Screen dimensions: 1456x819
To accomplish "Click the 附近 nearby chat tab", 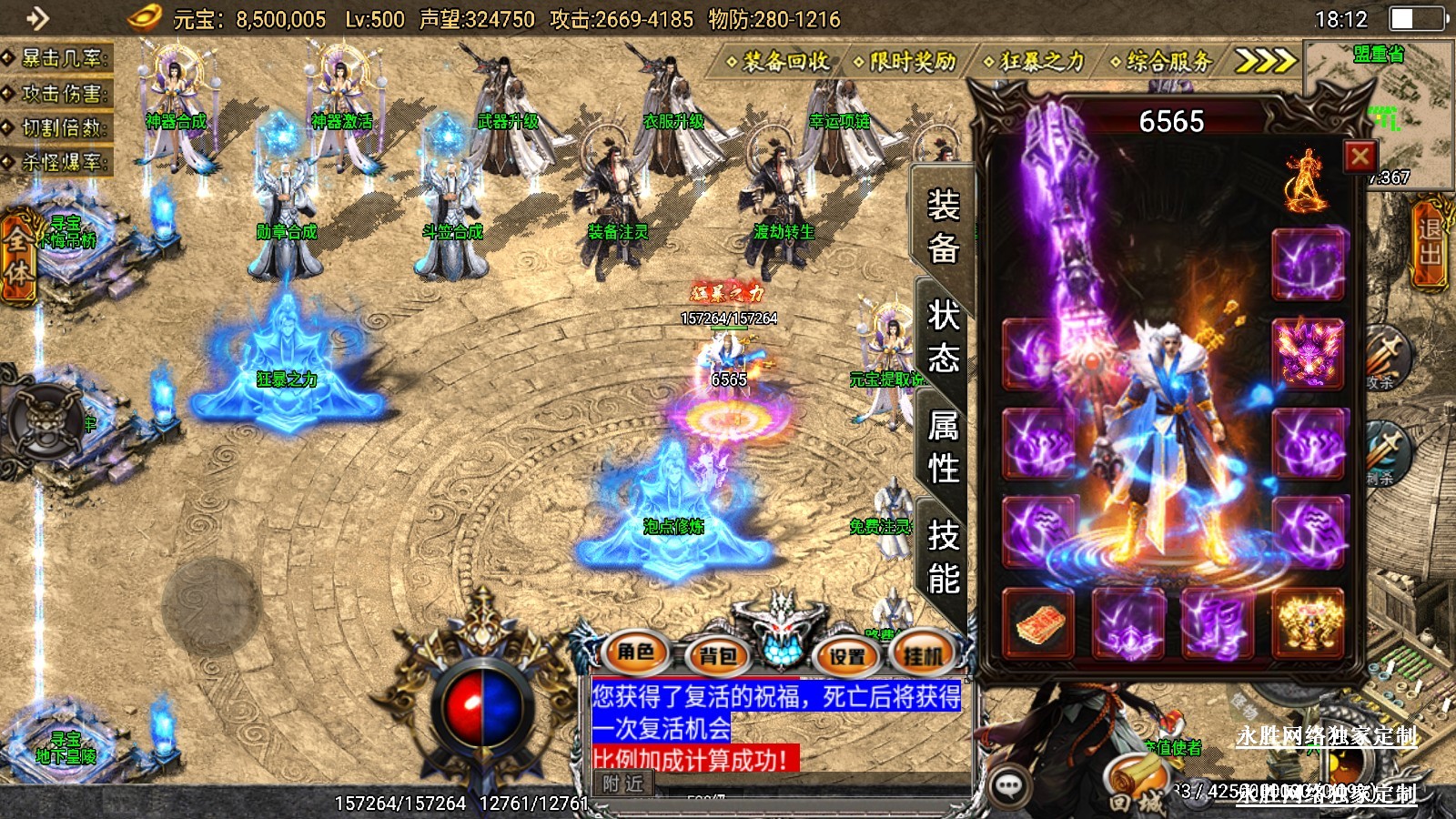I will 622,784.
